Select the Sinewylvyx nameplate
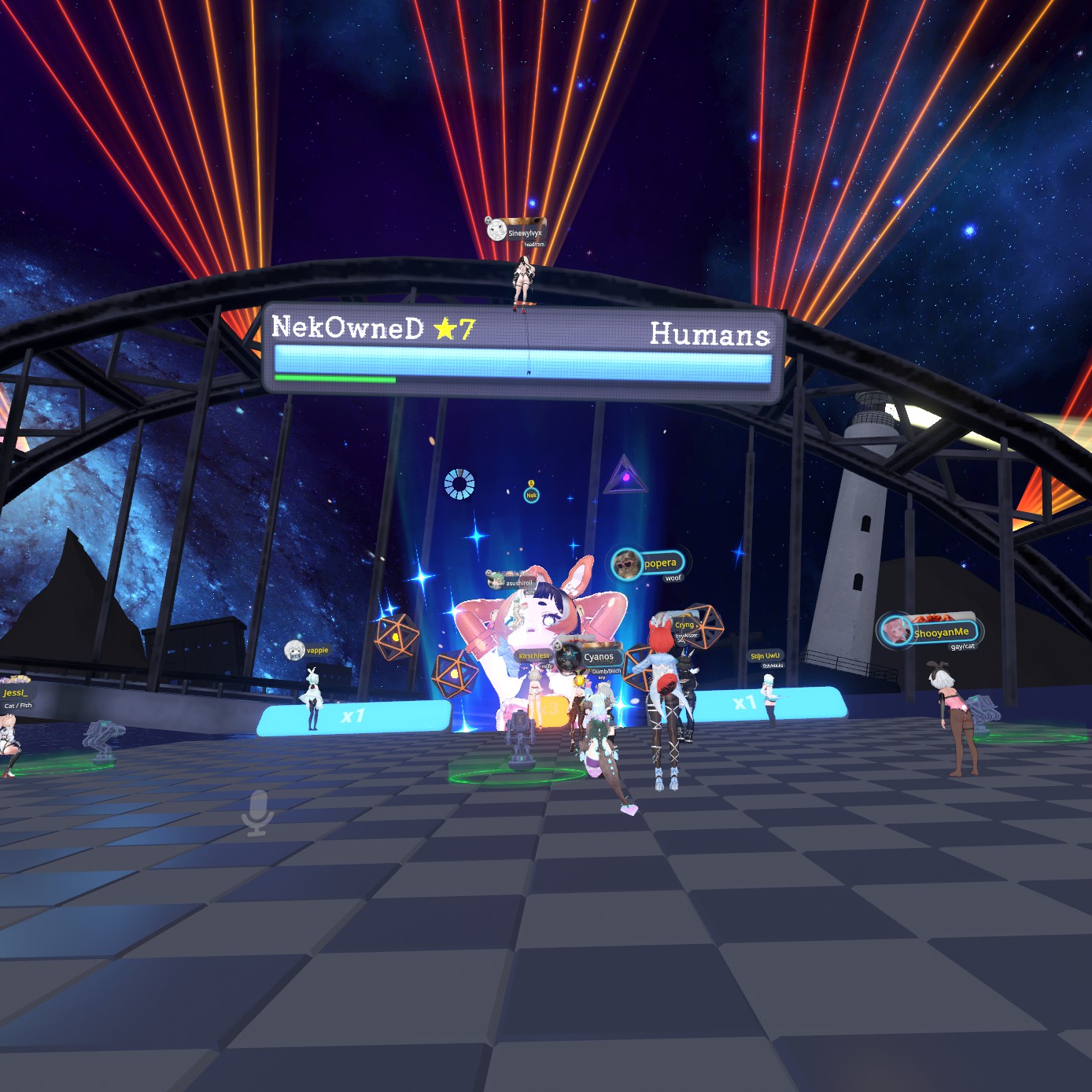This screenshot has height=1092, width=1092. click(516, 231)
